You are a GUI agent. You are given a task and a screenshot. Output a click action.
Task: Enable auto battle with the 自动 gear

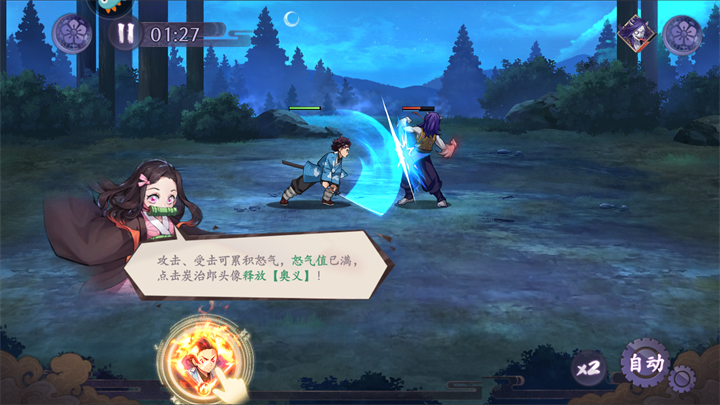[x=646, y=363]
